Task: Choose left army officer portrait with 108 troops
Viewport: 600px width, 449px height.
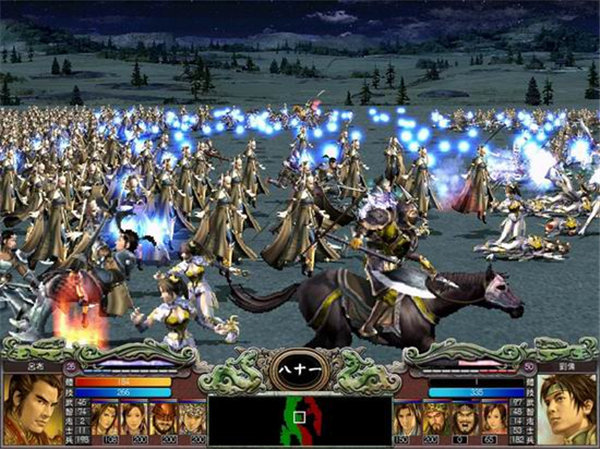Action: point(105,417)
